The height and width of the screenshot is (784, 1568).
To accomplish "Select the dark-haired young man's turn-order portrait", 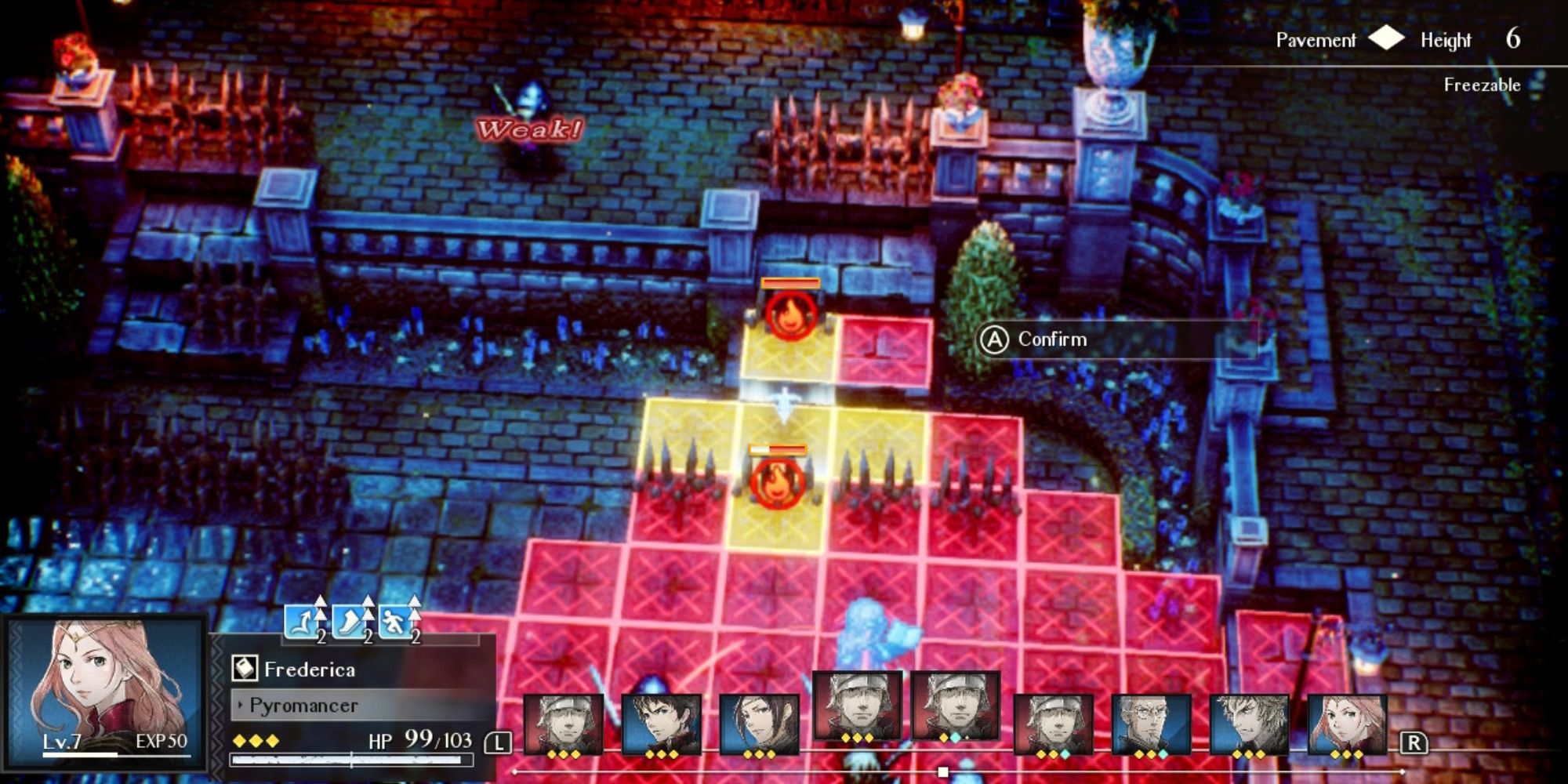I will pos(661,725).
